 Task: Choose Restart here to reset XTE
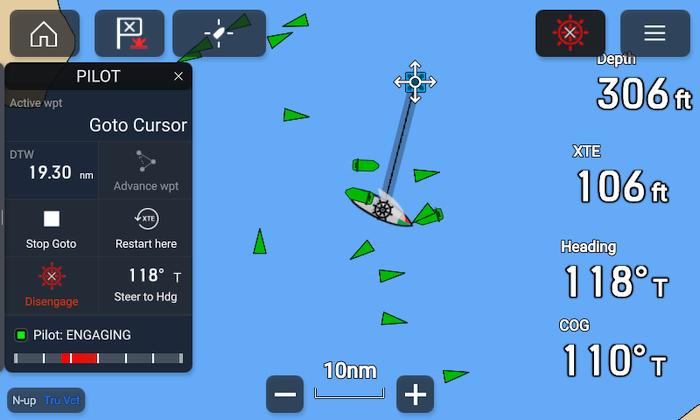click(146, 228)
